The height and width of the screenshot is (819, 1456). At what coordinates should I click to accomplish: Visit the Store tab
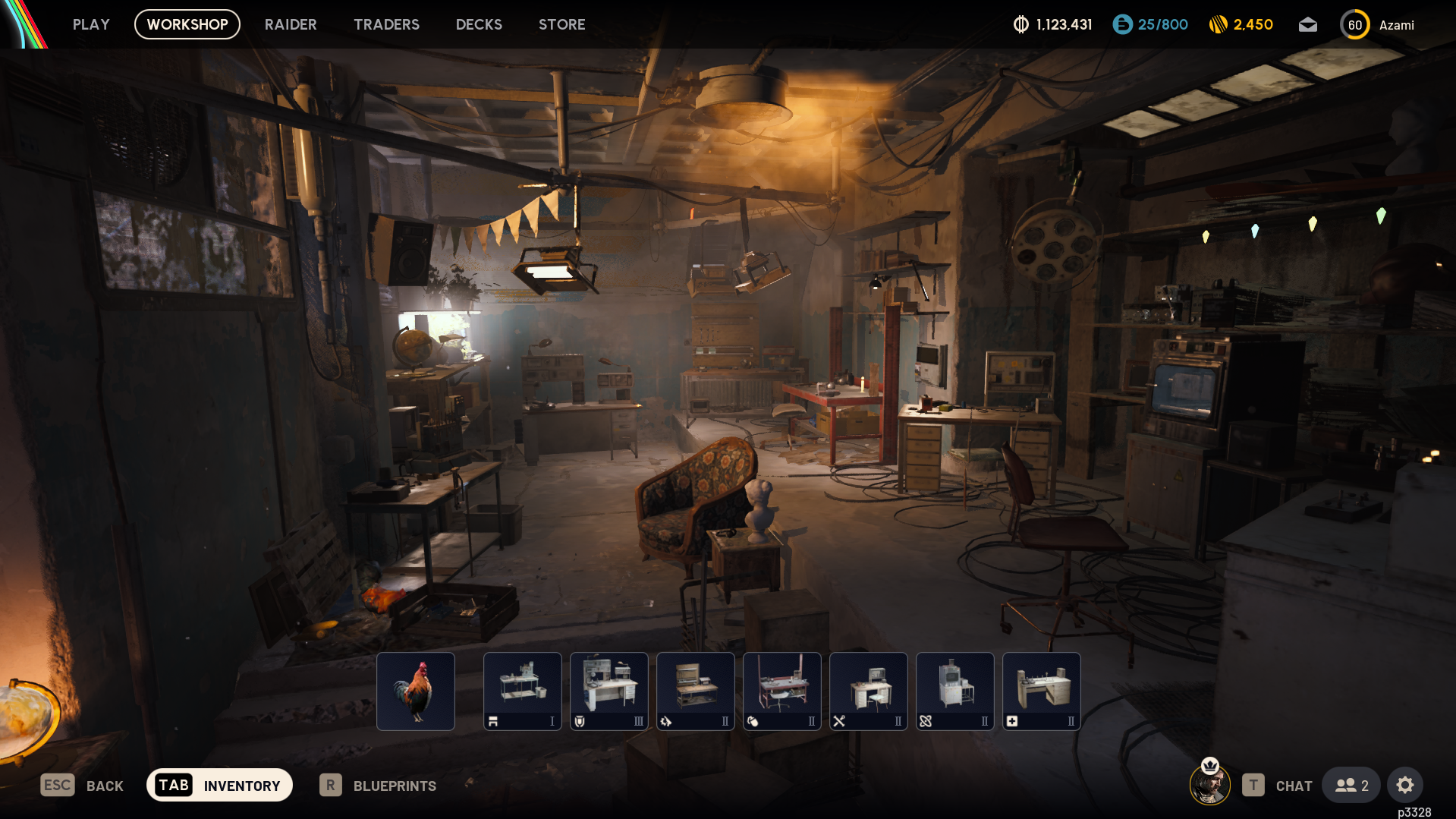point(561,24)
